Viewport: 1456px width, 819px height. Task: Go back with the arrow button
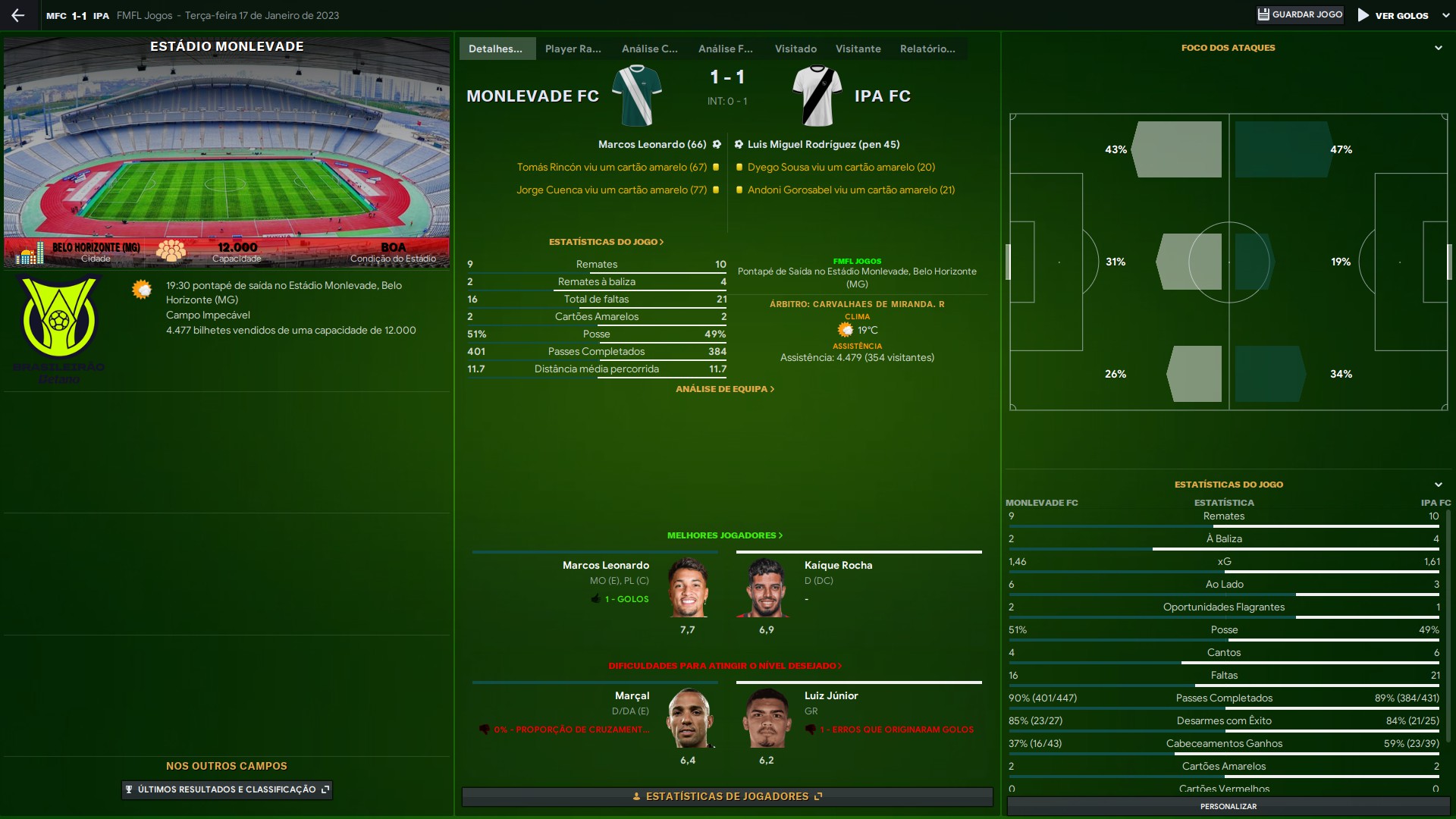point(18,15)
